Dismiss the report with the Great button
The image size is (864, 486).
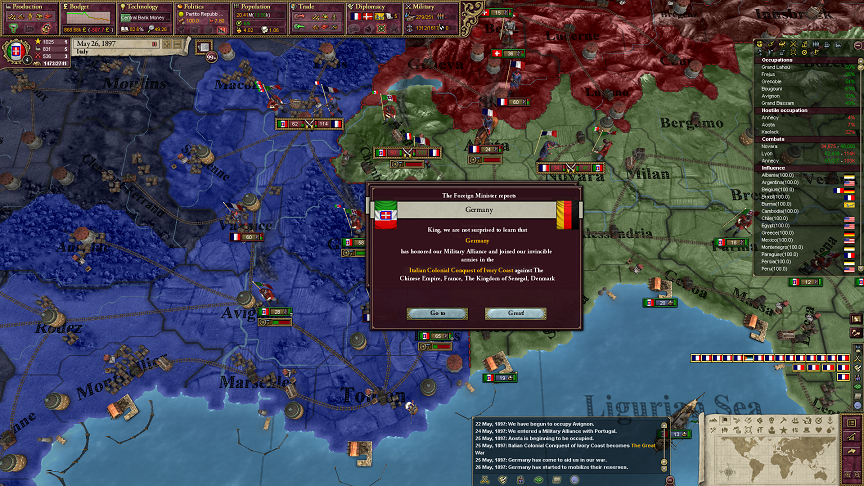click(504, 313)
